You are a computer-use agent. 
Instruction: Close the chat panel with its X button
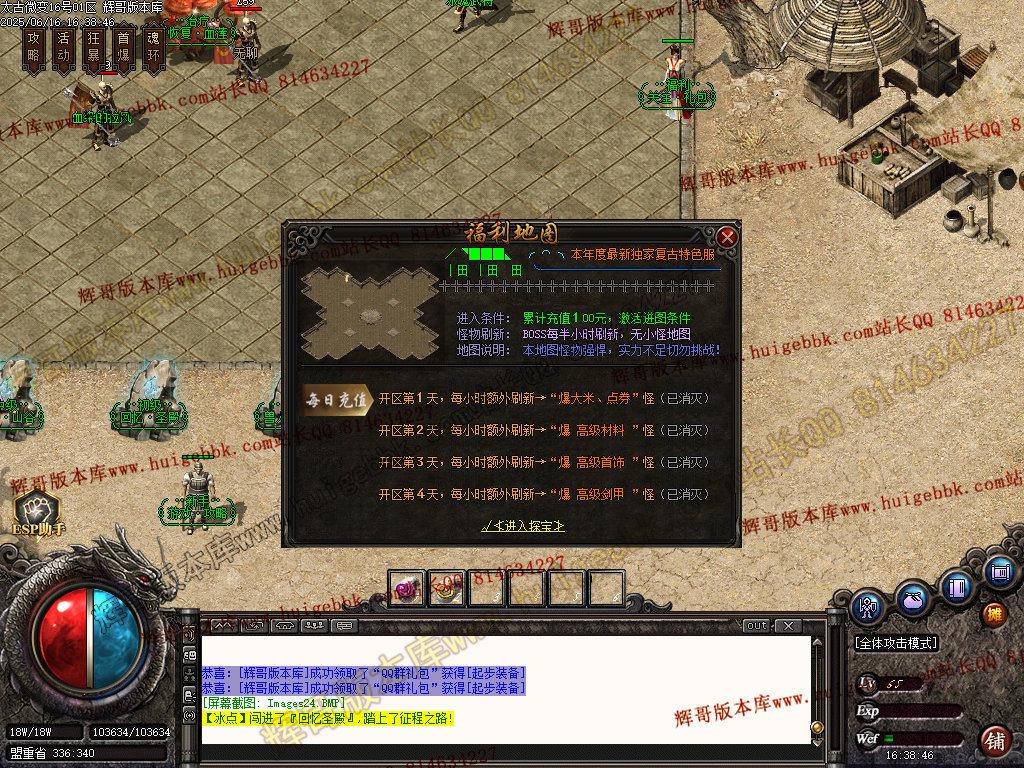788,626
